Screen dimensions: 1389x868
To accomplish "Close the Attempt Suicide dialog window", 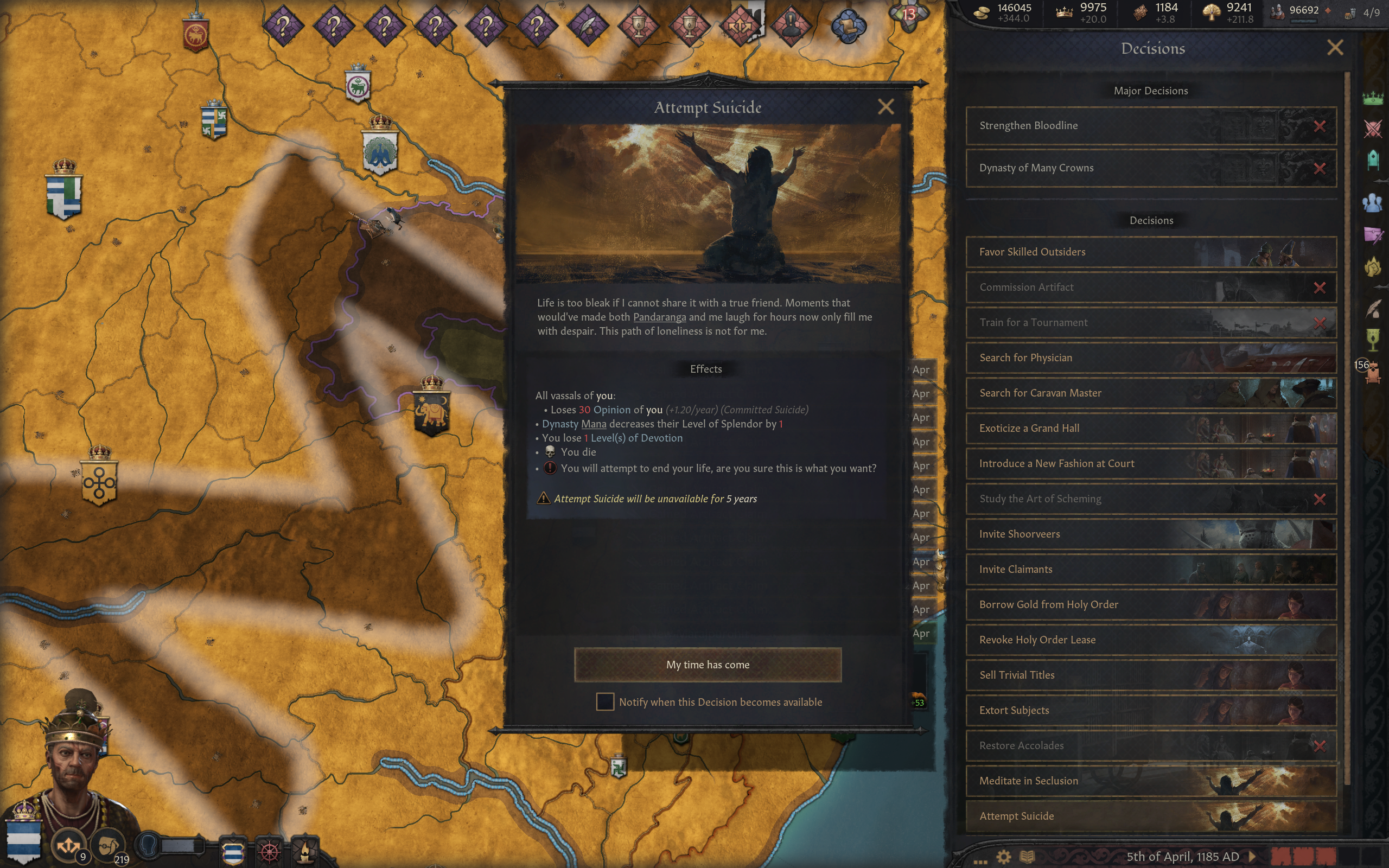I will pyautogui.click(x=885, y=107).
